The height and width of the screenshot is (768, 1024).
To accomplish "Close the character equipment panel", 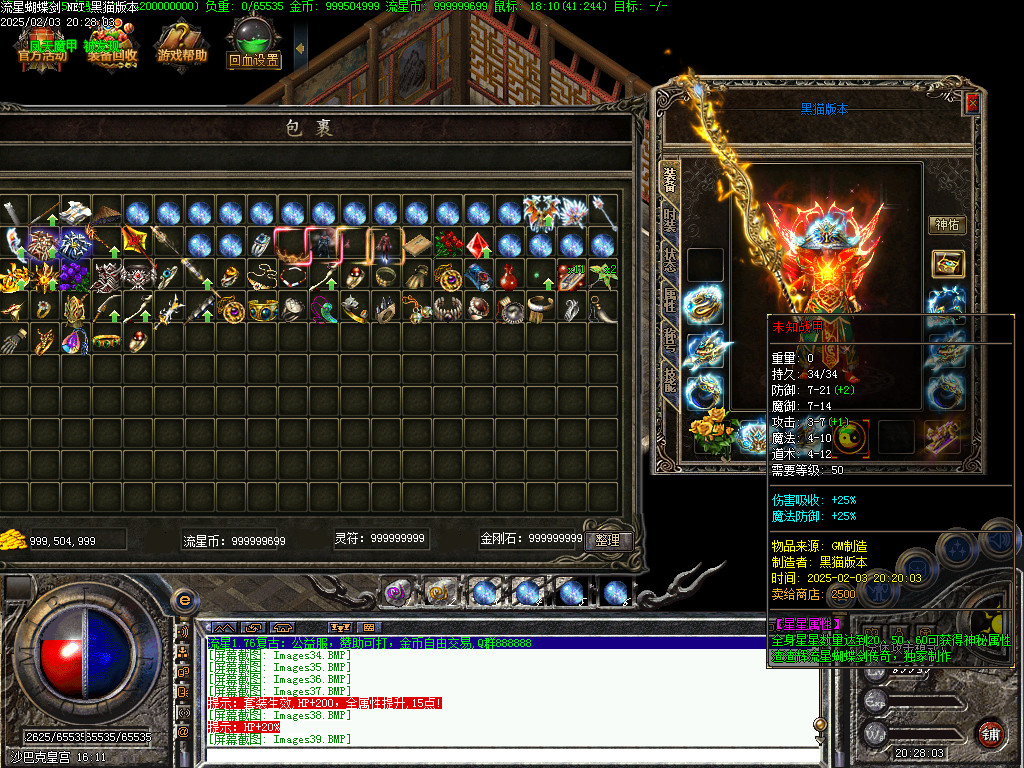I will (971, 103).
